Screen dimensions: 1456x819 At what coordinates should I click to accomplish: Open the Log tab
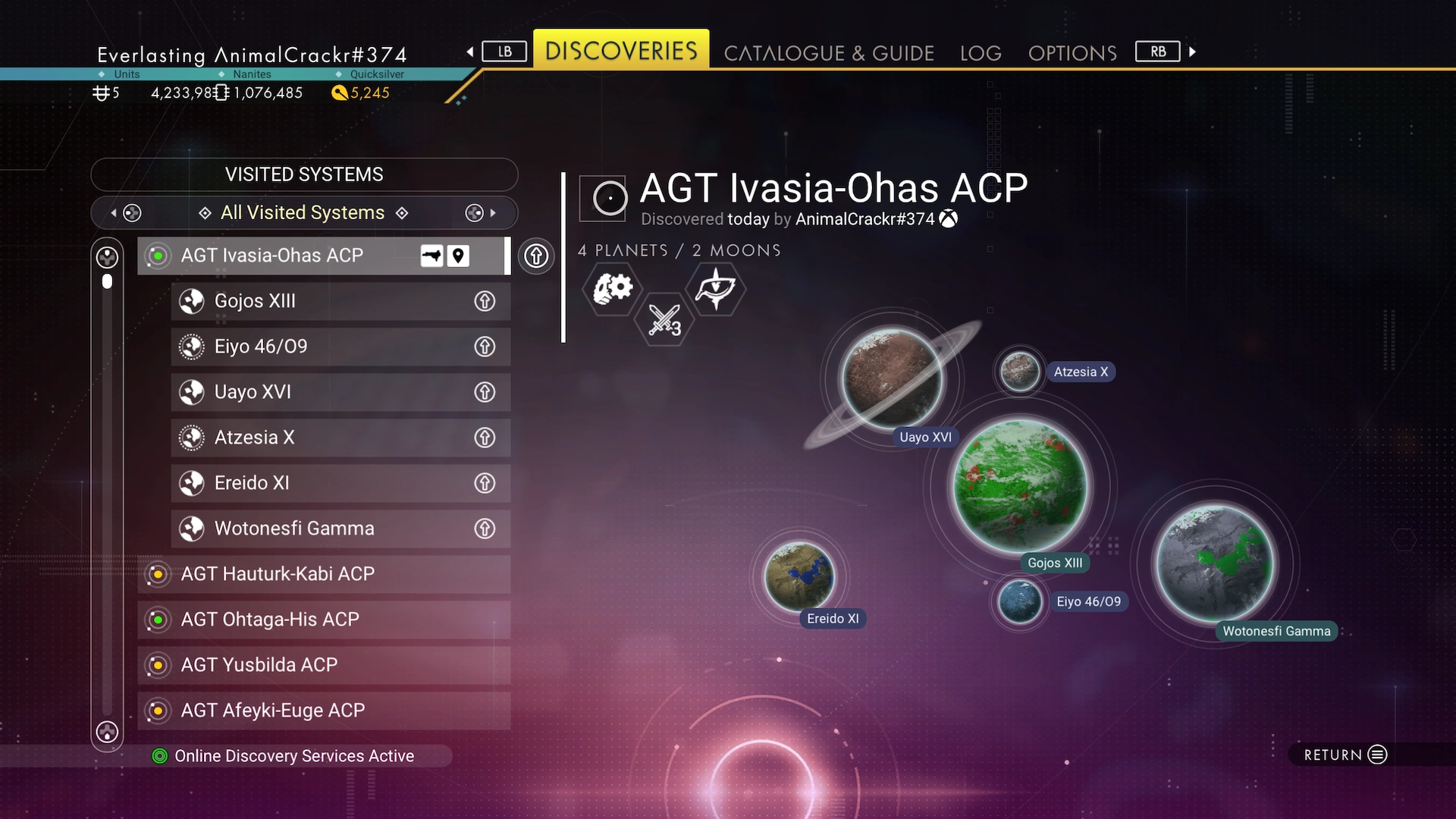click(x=980, y=53)
